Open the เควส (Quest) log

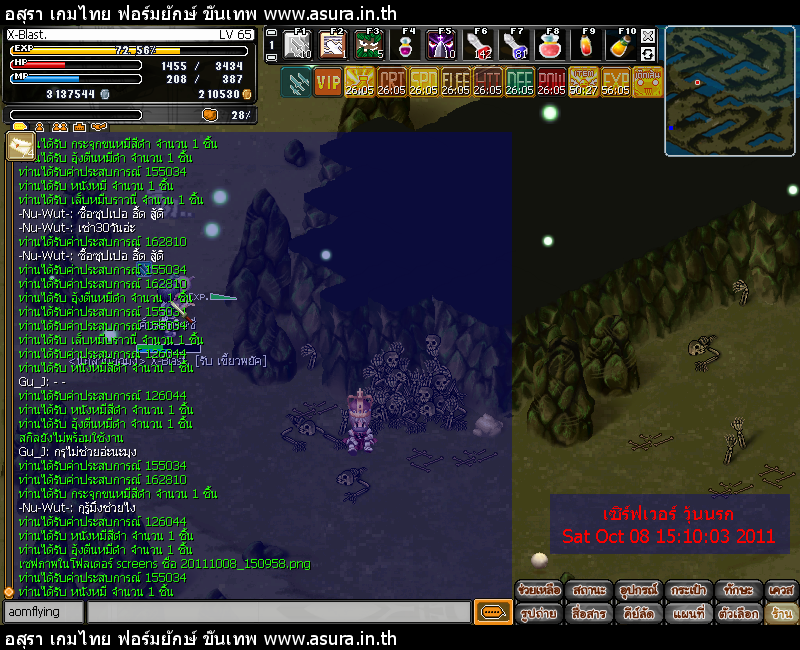tap(782, 590)
